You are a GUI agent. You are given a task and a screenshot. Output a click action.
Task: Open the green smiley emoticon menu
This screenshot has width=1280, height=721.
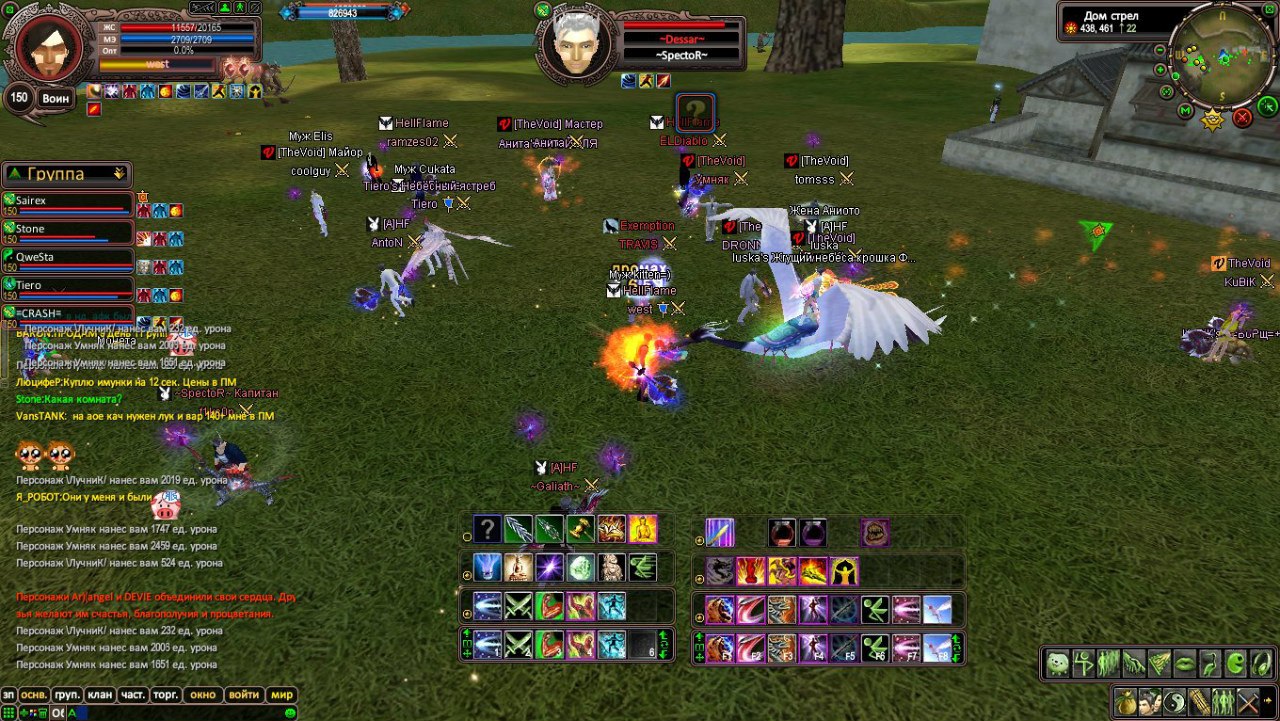[x=291, y=712]
